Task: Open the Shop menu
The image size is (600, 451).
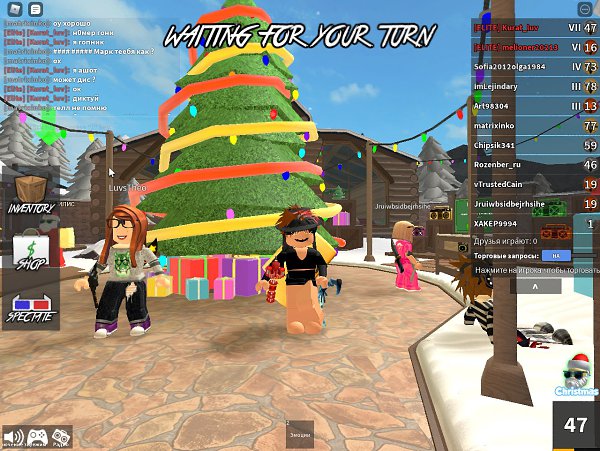Action: click(30, 249)
